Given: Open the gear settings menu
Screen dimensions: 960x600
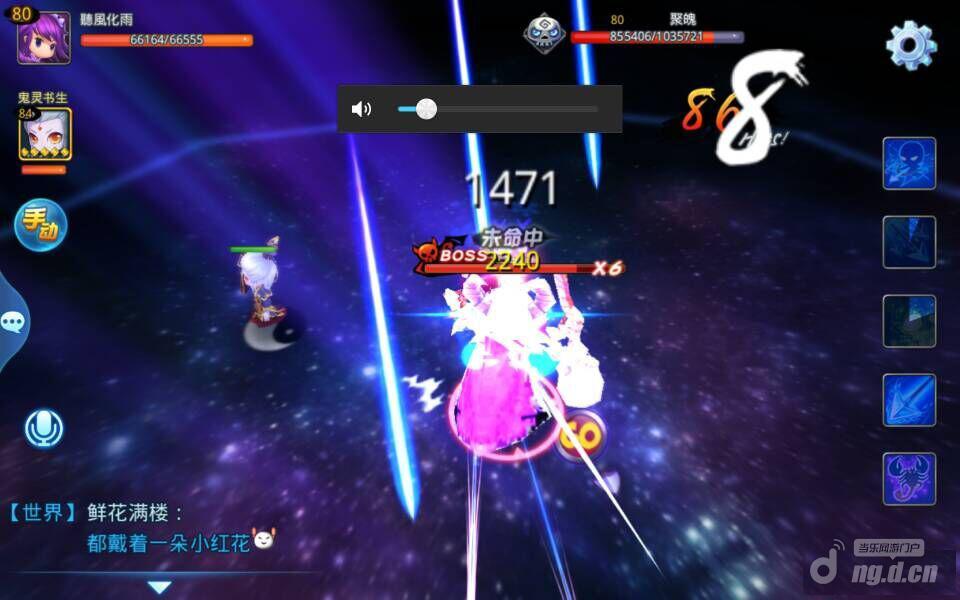Looking at the screenshot, I should pyautogui.click(x=910, y=44).
